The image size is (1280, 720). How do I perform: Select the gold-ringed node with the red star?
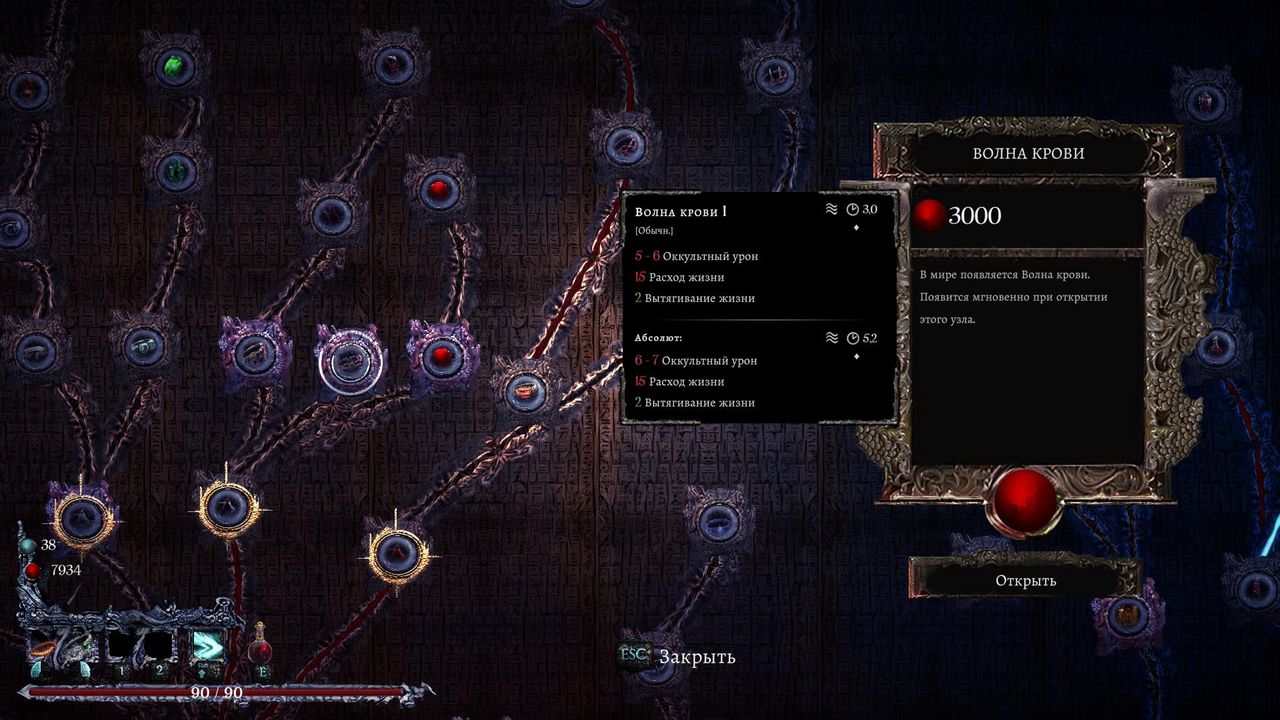click(x=399, y=549)
